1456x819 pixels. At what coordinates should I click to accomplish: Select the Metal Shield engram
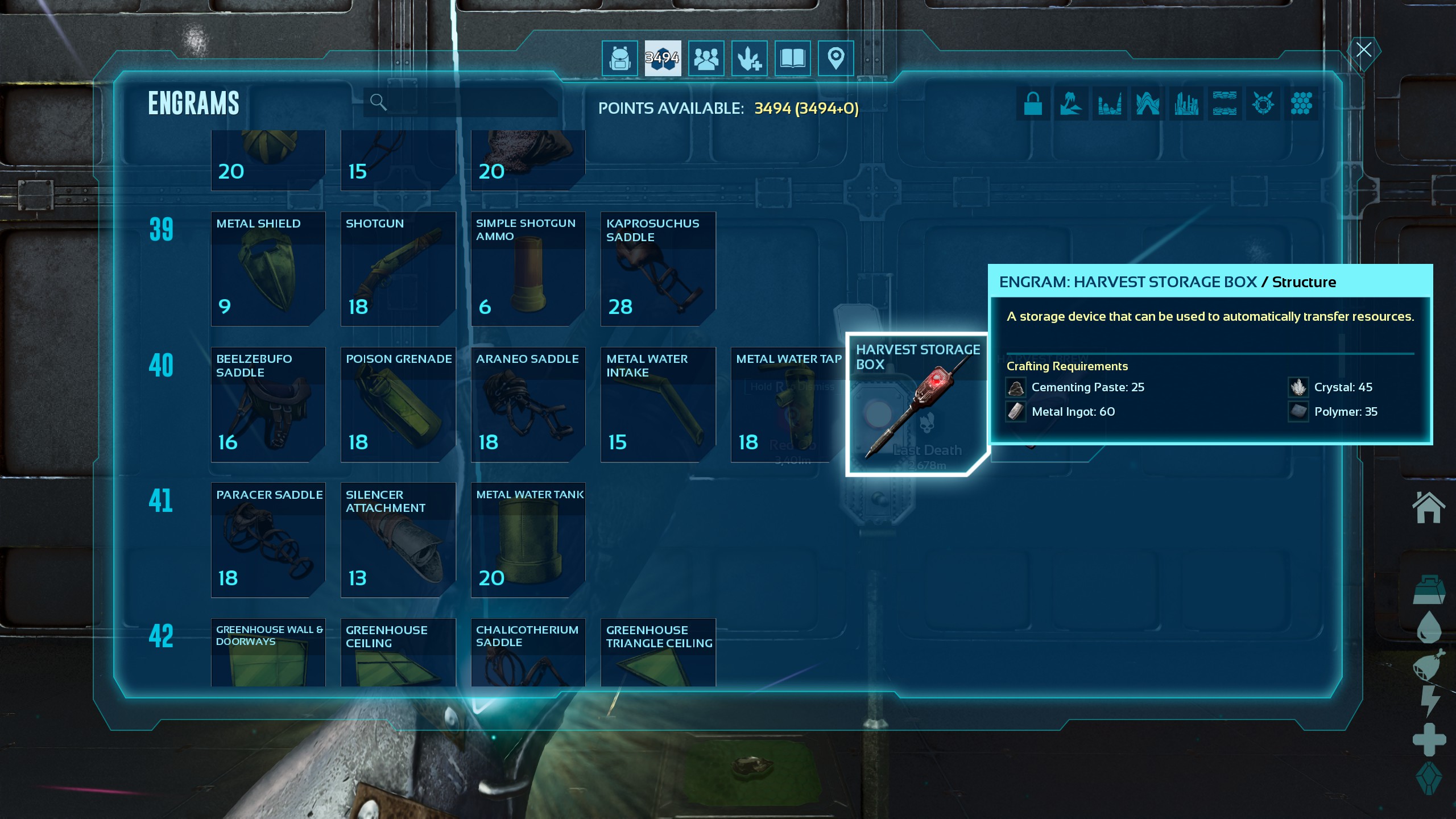click(x=268, y=268)
